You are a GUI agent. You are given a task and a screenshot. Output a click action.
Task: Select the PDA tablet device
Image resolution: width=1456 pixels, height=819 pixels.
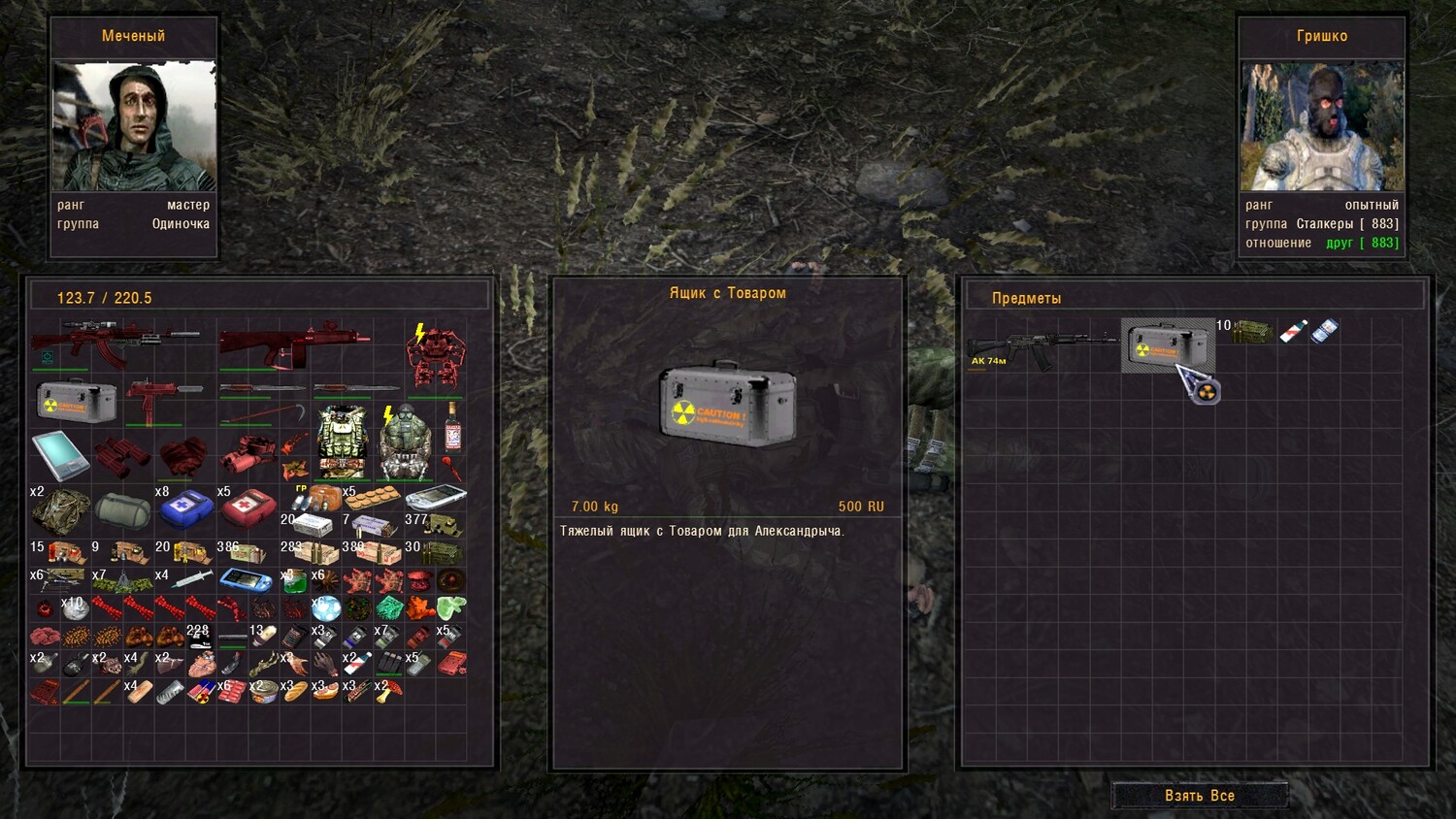tap(60, 456)
